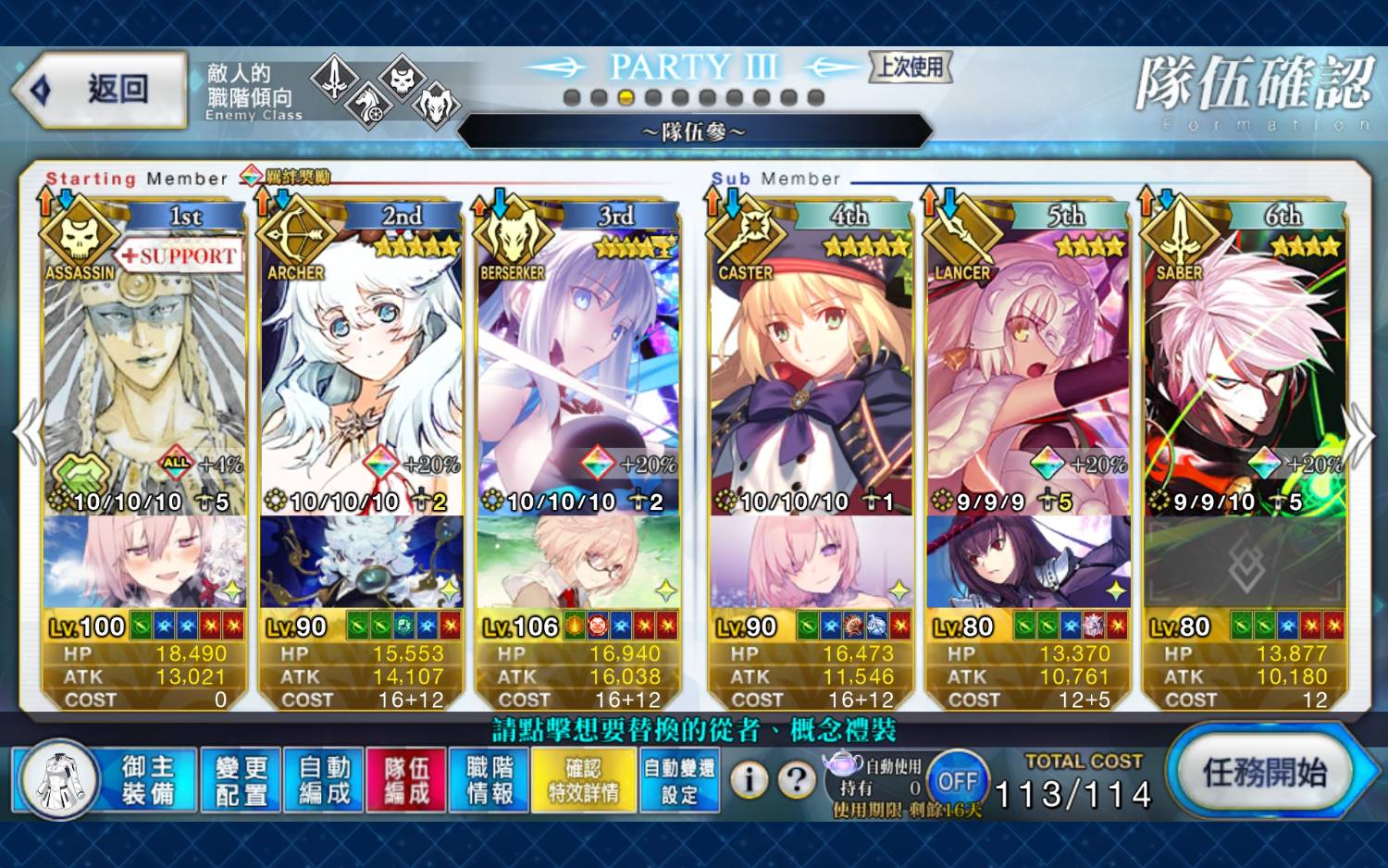Select the 1st Assassin support servant card

coord(144,370)
